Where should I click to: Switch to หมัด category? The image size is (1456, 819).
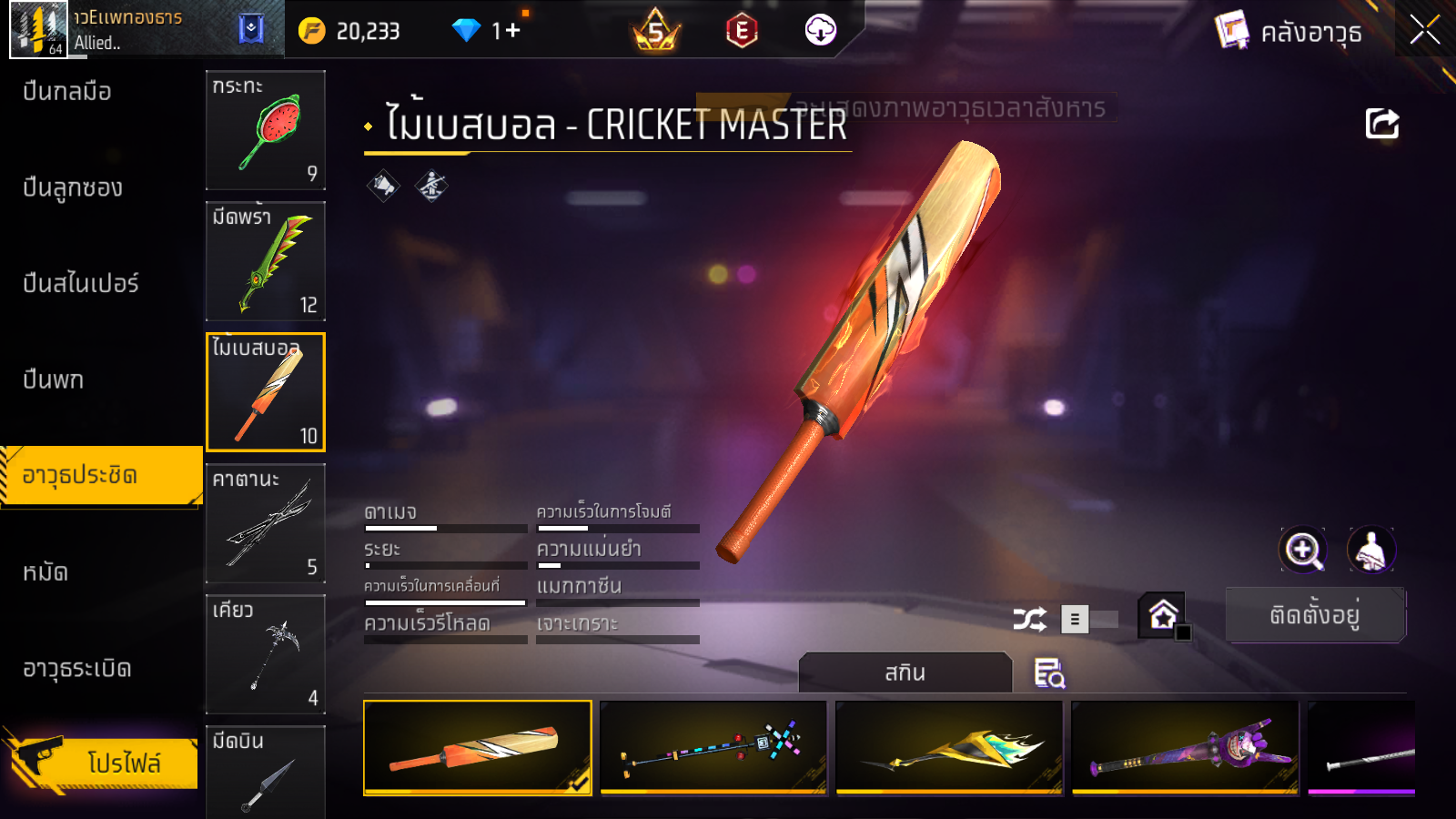tap(45, 572)
